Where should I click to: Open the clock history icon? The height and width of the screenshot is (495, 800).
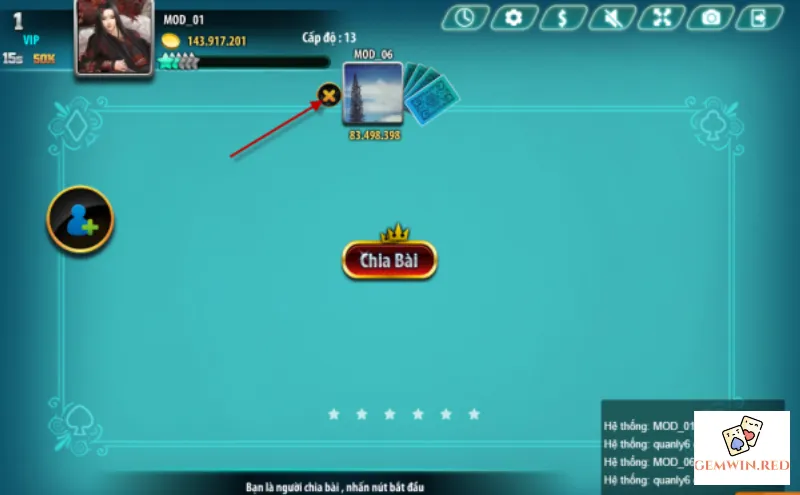click(x=465, y=17)
